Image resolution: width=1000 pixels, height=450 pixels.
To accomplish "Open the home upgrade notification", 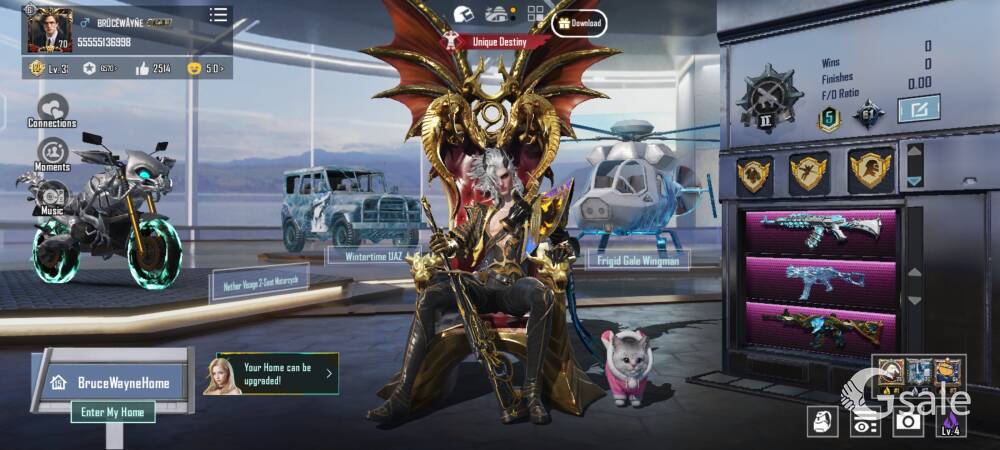I will [x=271, y=374].
